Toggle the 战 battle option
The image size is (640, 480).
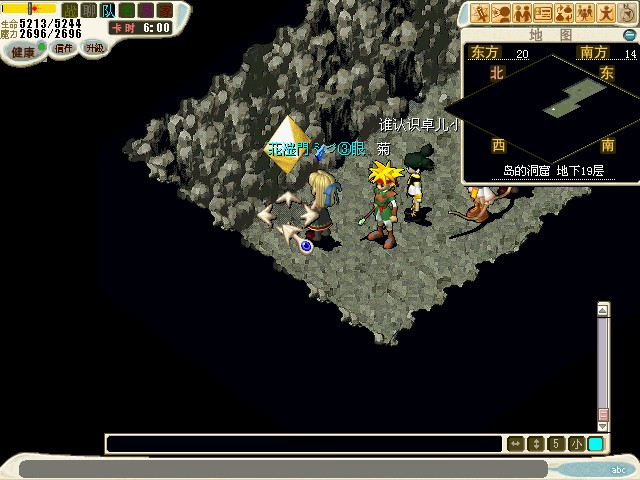pyautogui.click(x=69, y=10)
